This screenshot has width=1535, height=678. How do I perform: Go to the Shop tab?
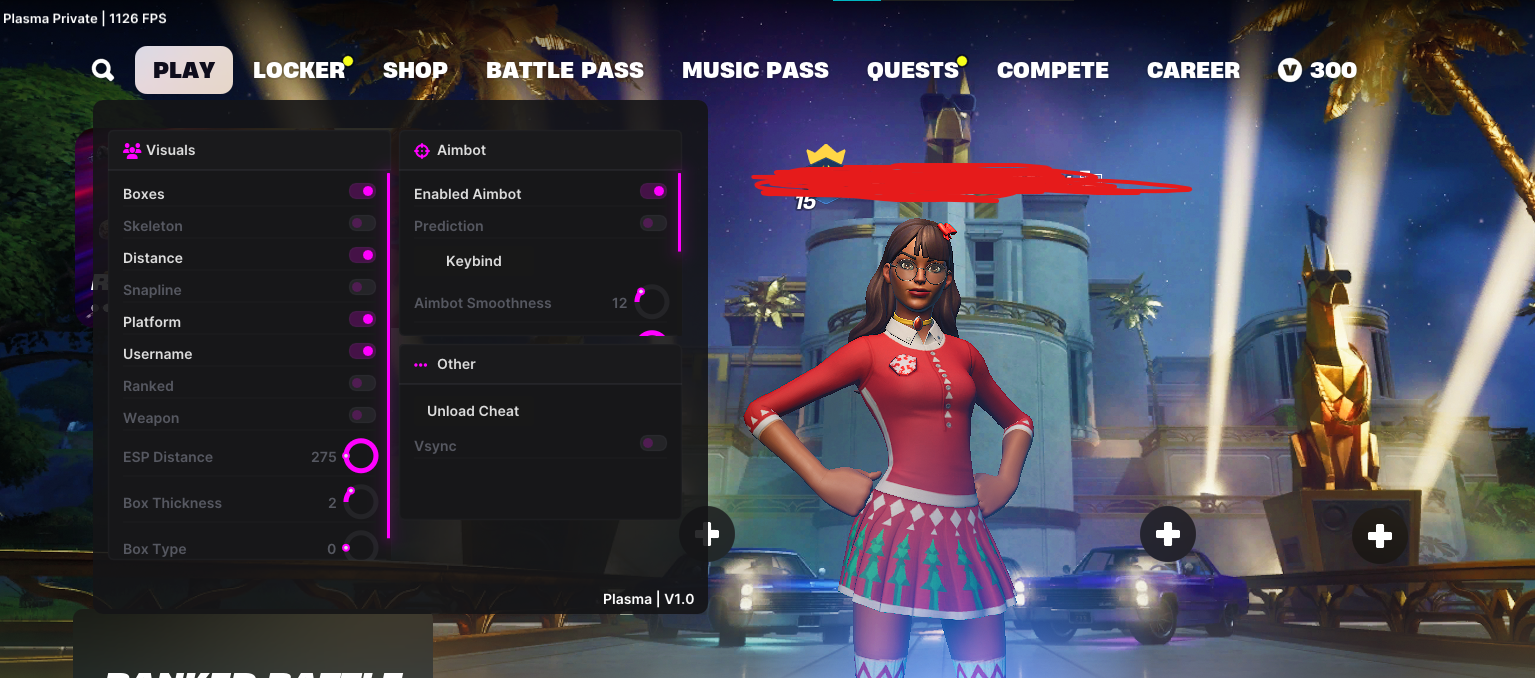click(x=415, y=70)
